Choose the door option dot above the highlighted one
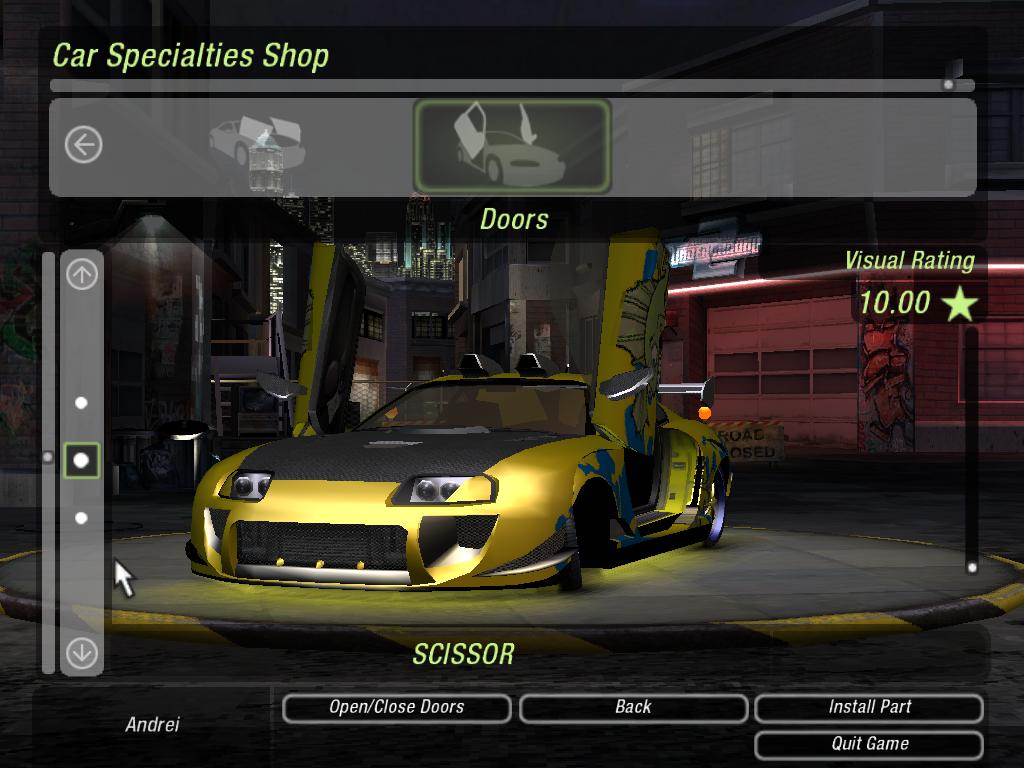This screenshot has width=1024, height=768. tap(82, 403)
